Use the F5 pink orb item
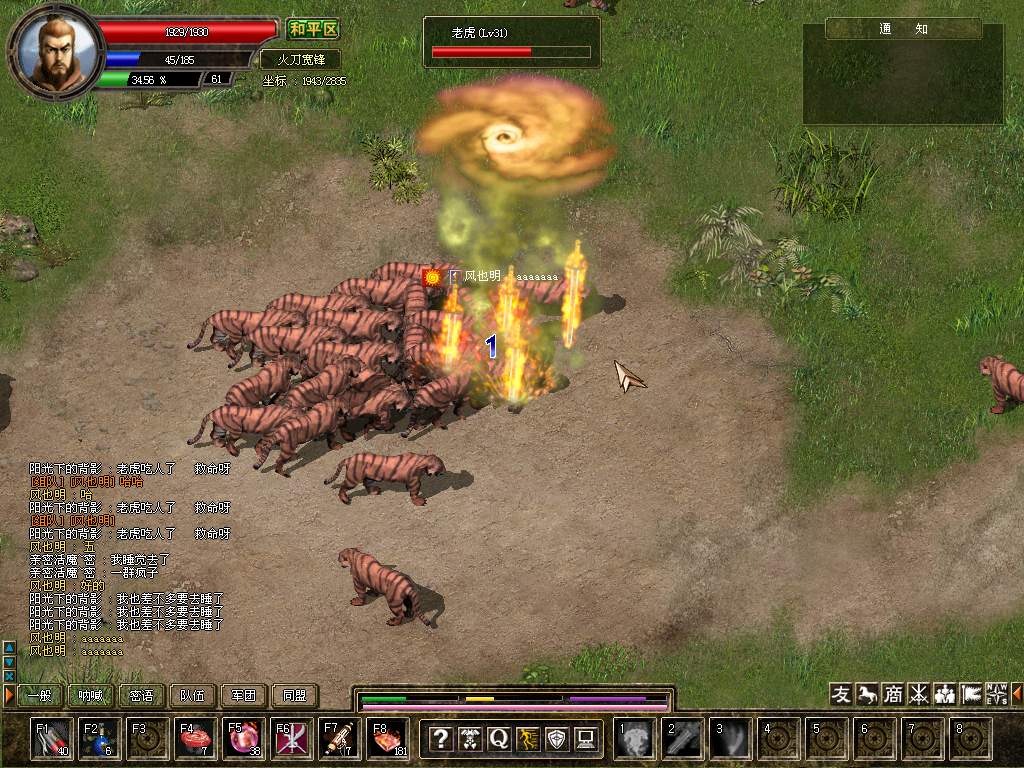The width and height of the screenshot is (1024, 768). pyautogui.click(x=244, y=739)
